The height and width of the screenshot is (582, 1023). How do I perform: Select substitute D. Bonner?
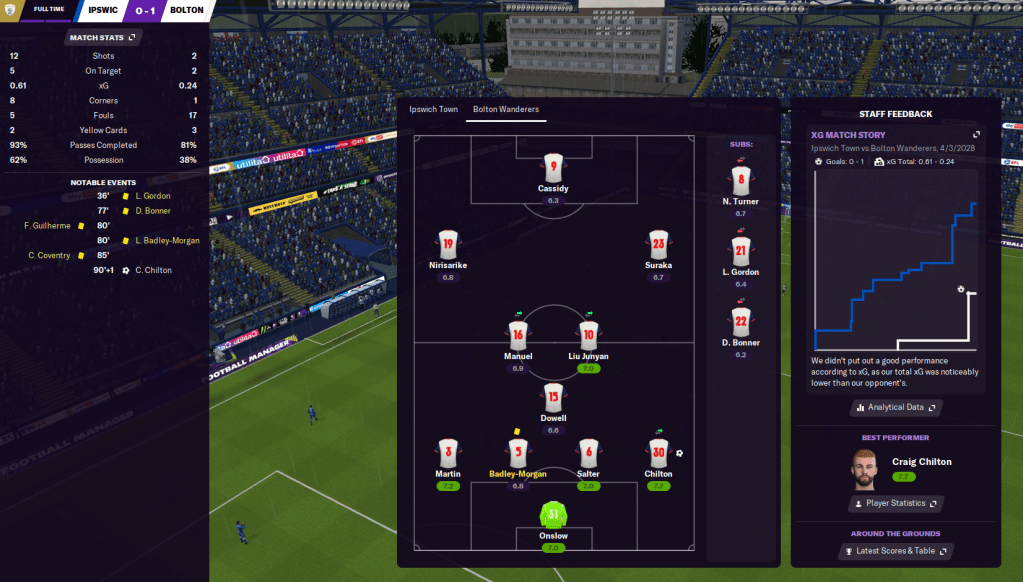[x=740, y=320]
